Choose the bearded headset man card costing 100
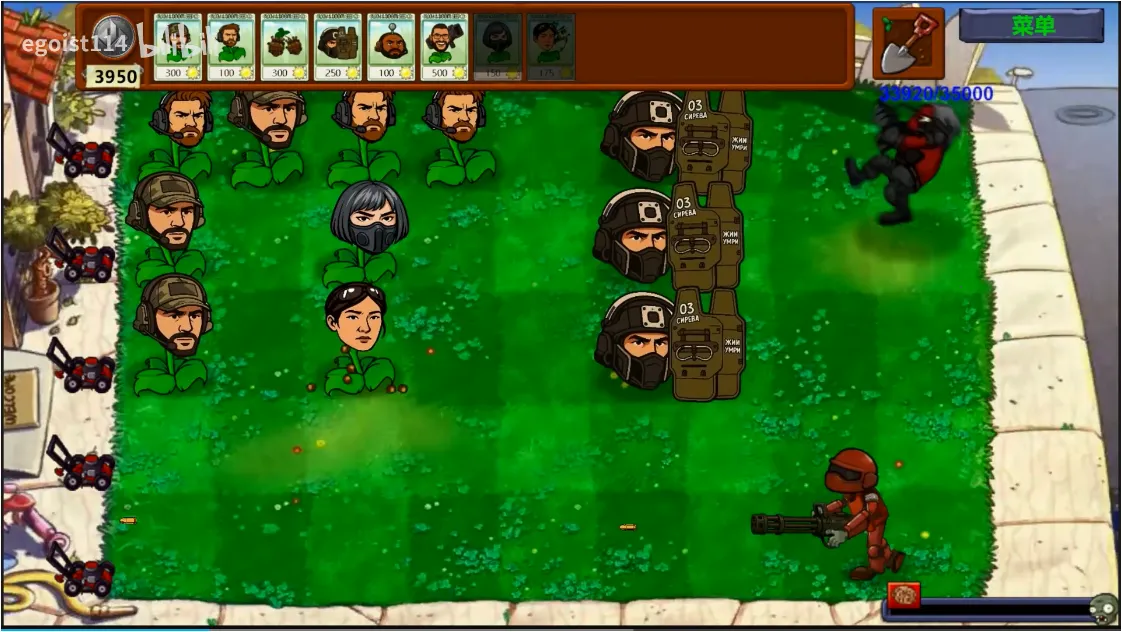 [231, 46]
